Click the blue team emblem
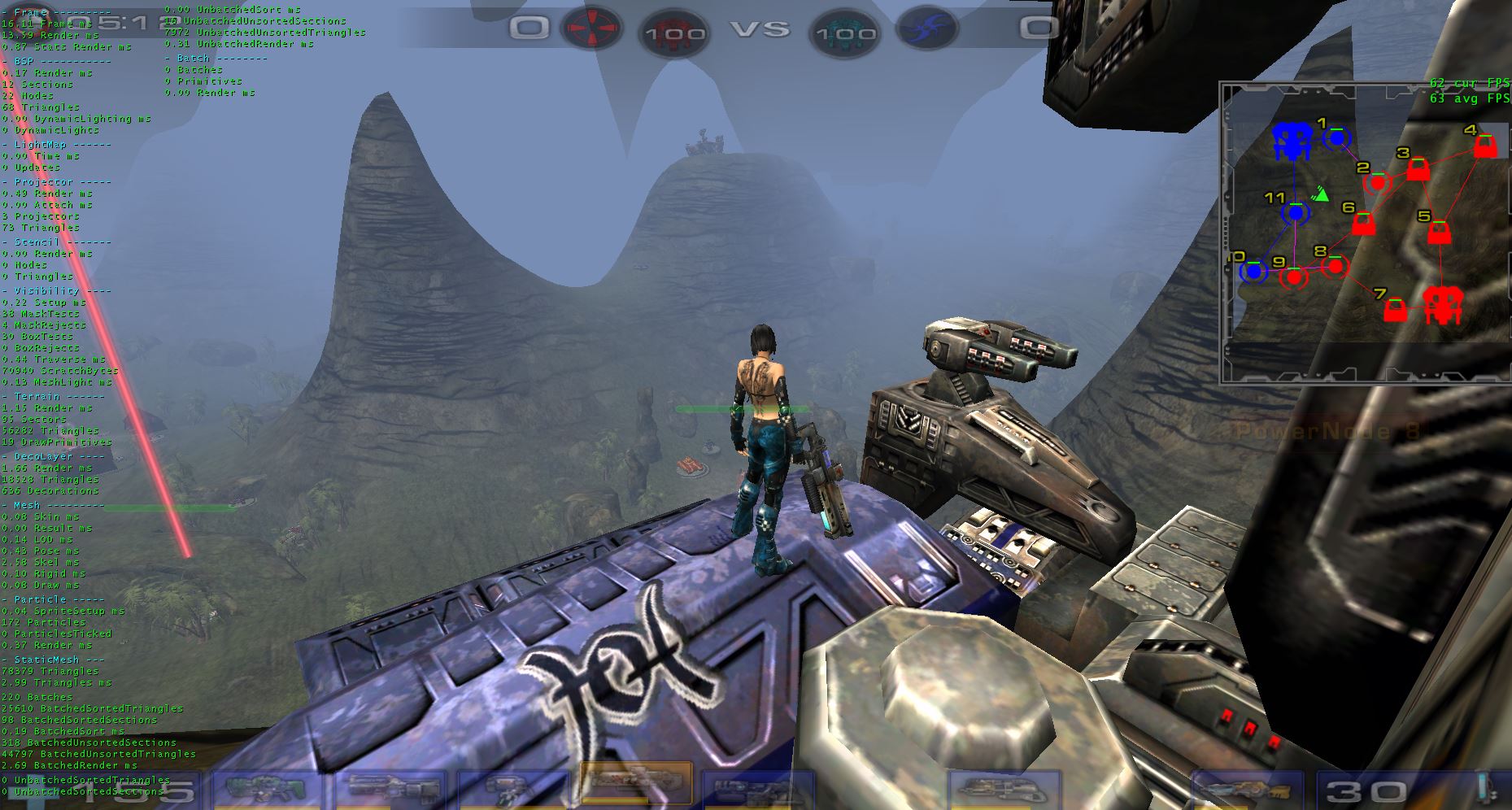 click(x=922, y=29)
